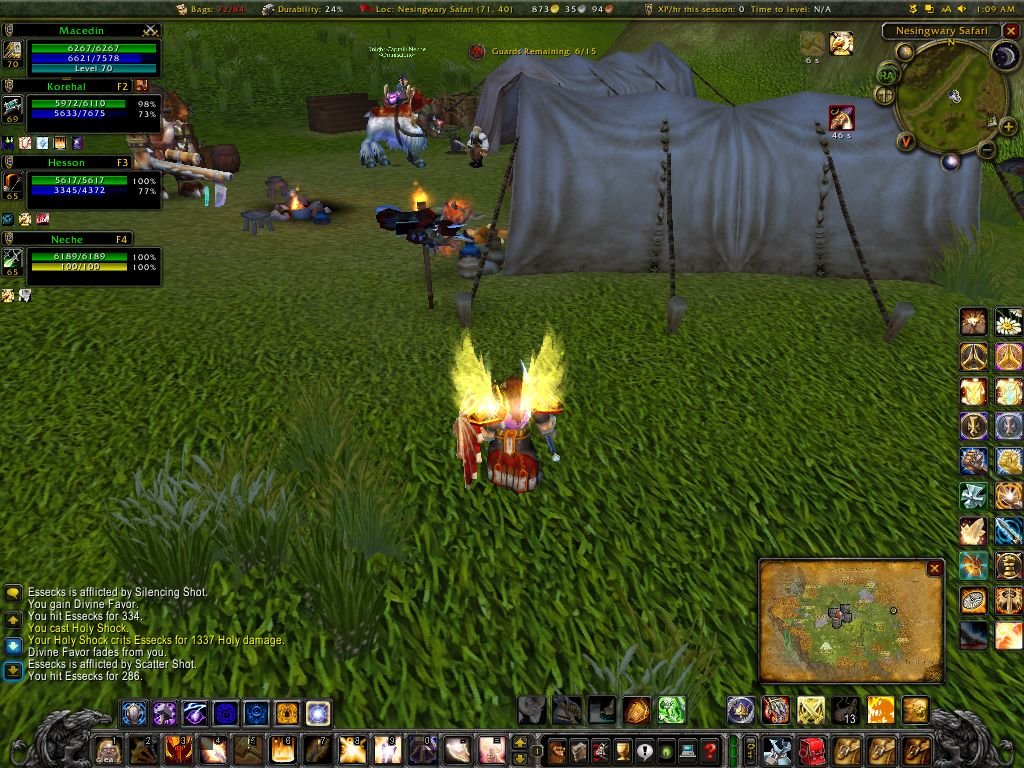Open the red backpack bag slot

(811, 750)
